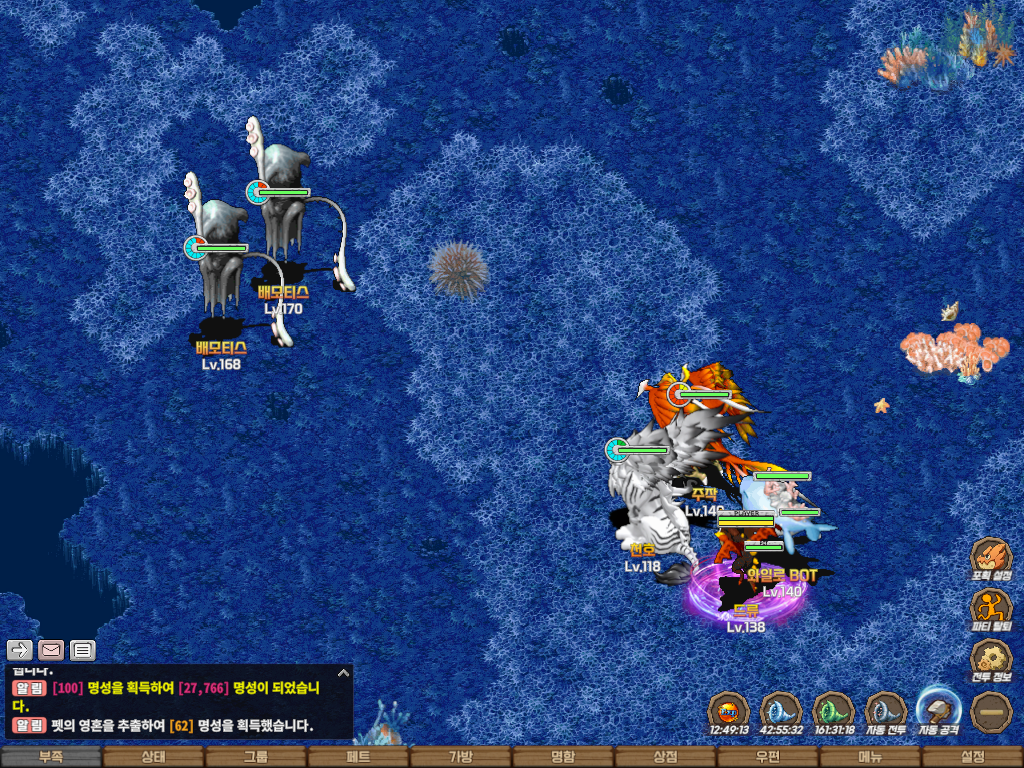Open the envelope message button above chat
Screen dimensions: 1024x768
[x=51, y=650]
